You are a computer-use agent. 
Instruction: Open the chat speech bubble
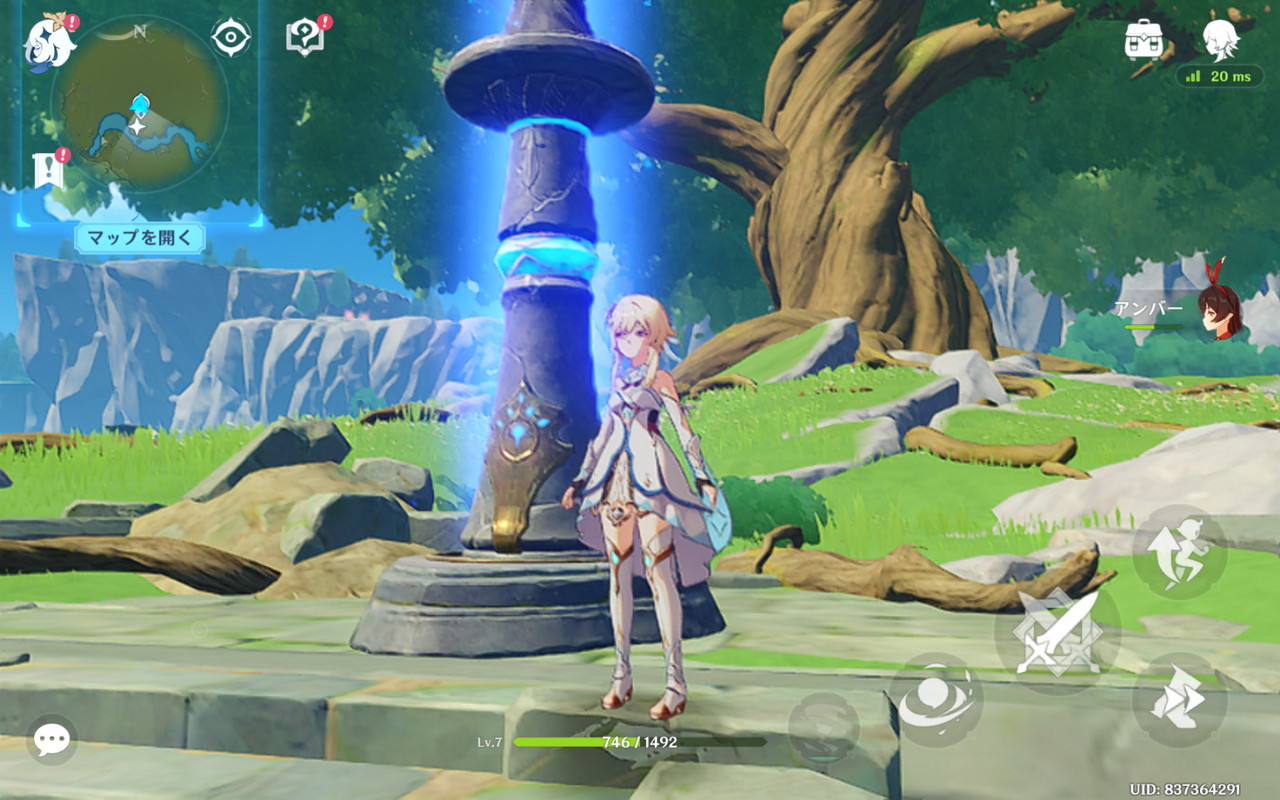(51, 740)
